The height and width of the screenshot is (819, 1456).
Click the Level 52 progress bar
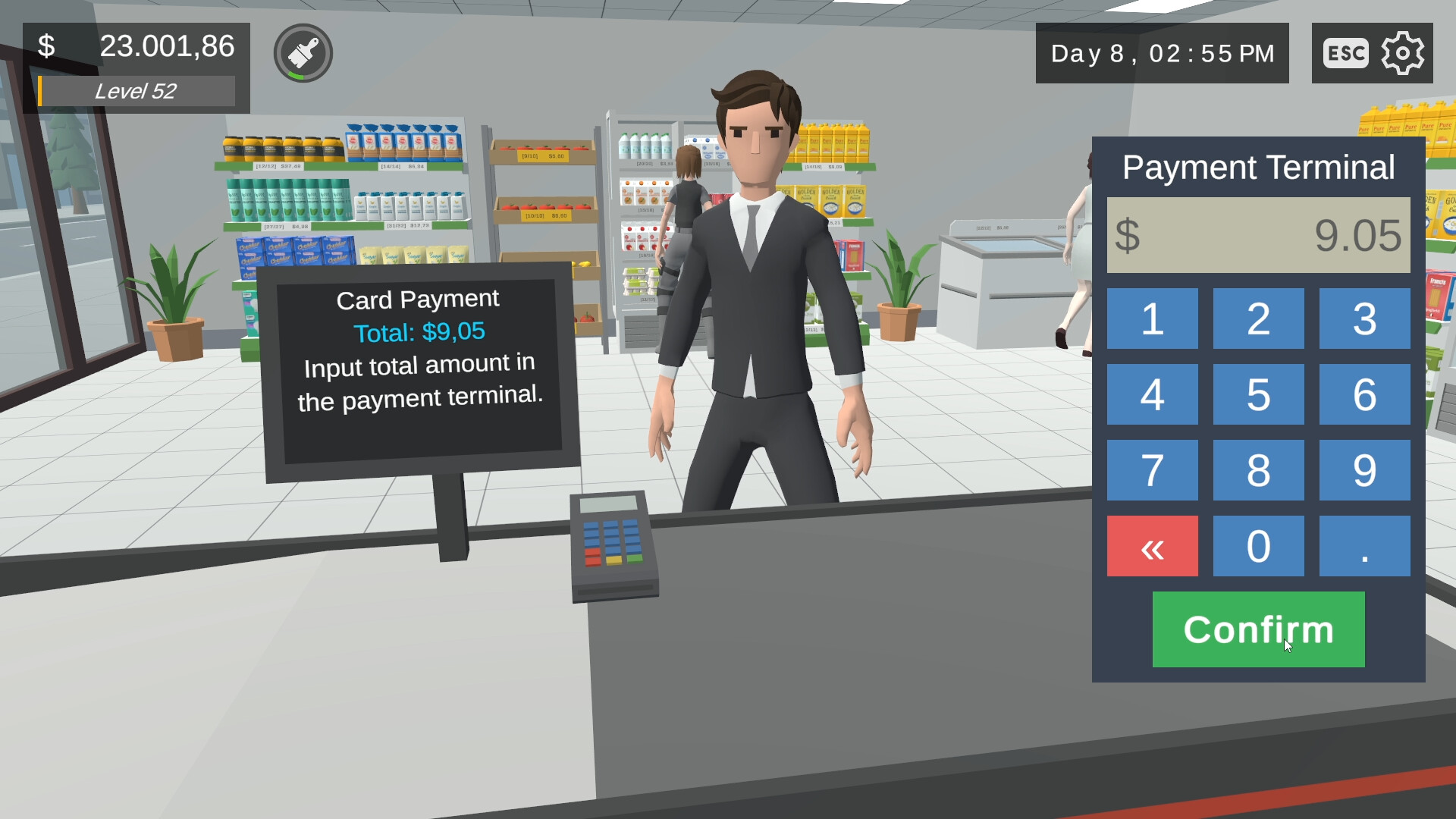(135, 92)
